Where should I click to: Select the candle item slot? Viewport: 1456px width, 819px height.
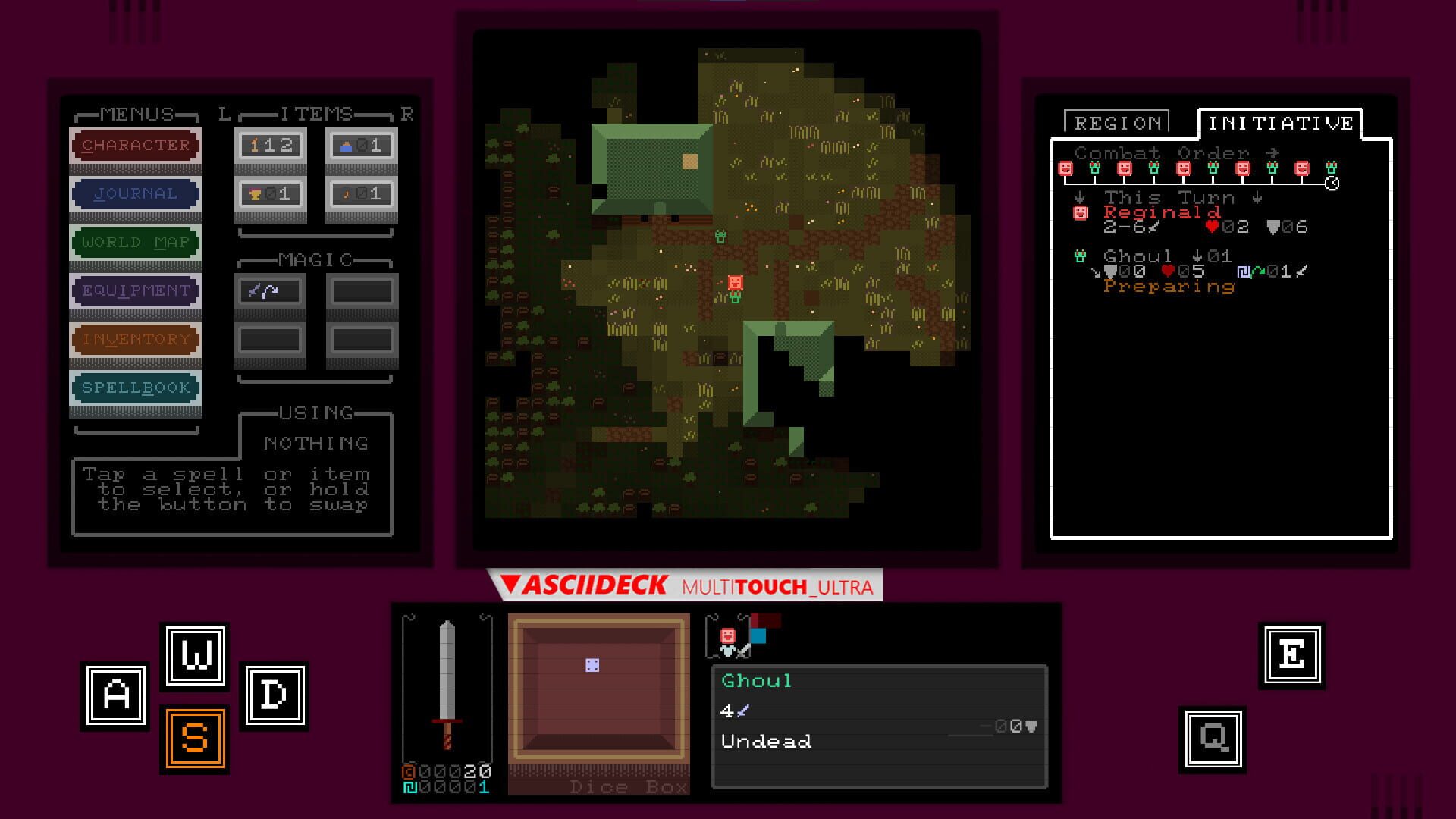362,193
